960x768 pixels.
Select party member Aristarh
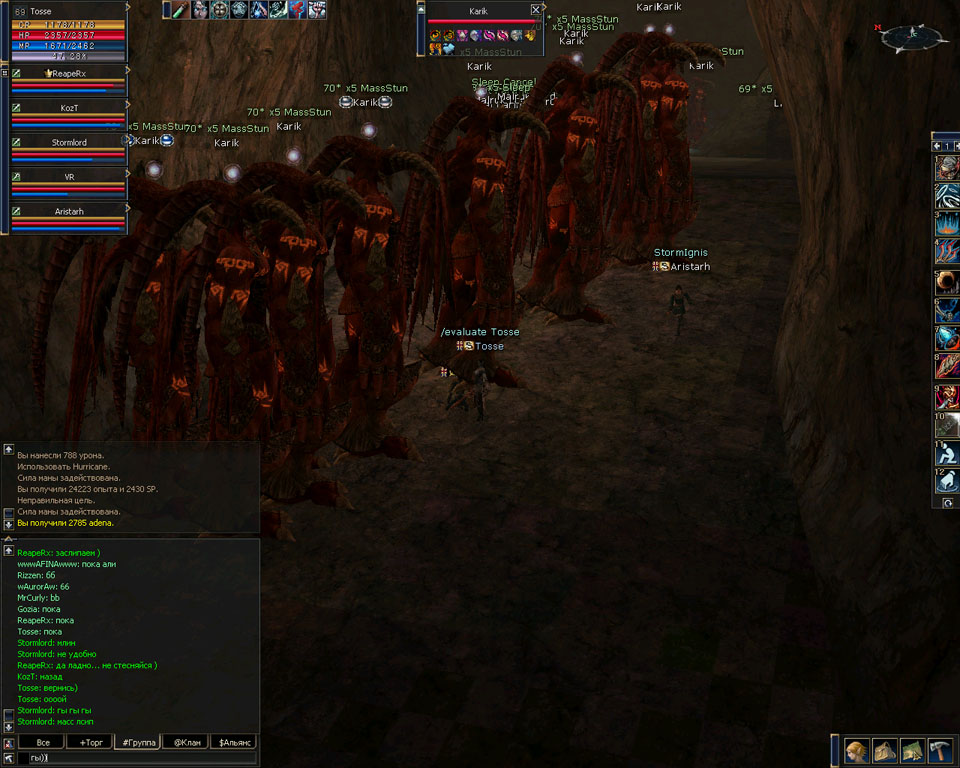coord(70,211)
